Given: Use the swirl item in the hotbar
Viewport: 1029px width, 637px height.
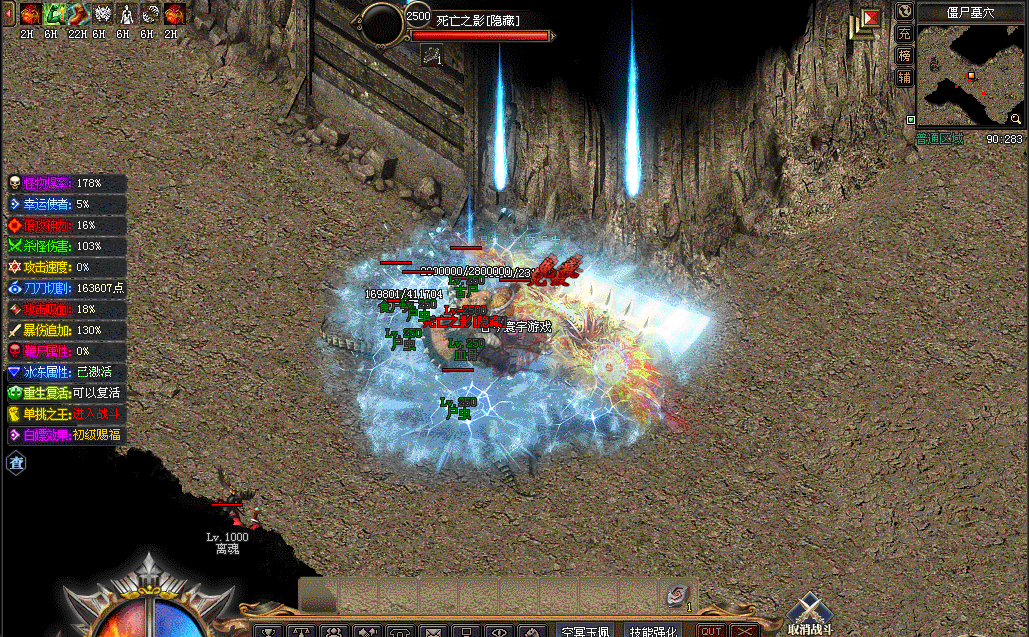Looking at the screenshot, I should (x=678, y=595).
